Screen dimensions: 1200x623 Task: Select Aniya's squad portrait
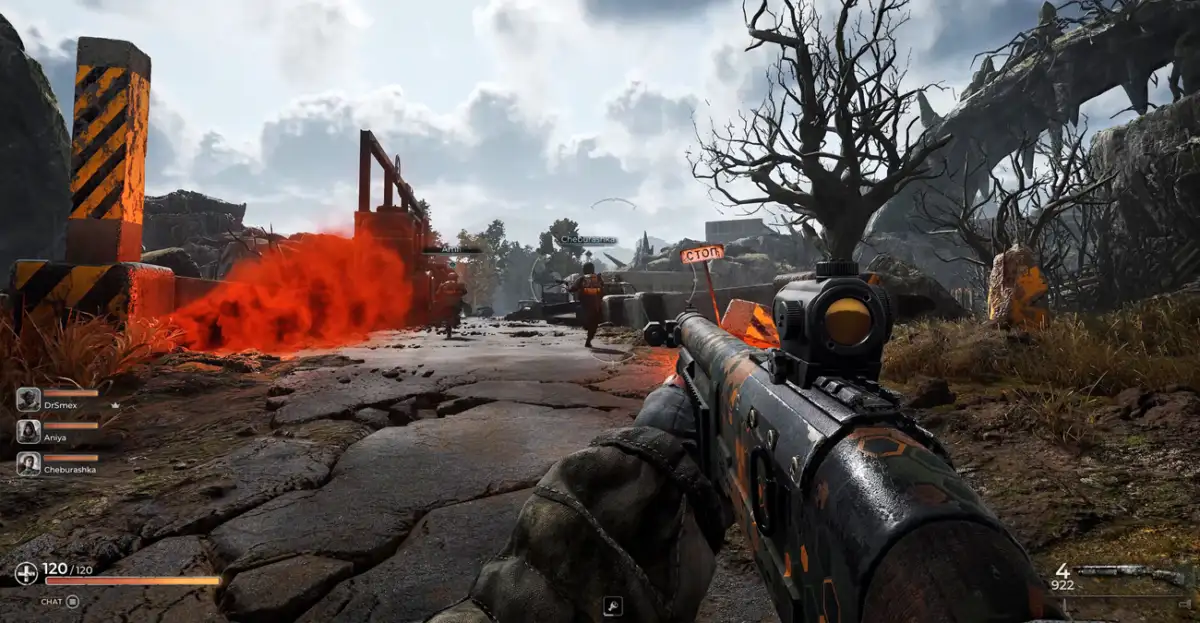28,431
